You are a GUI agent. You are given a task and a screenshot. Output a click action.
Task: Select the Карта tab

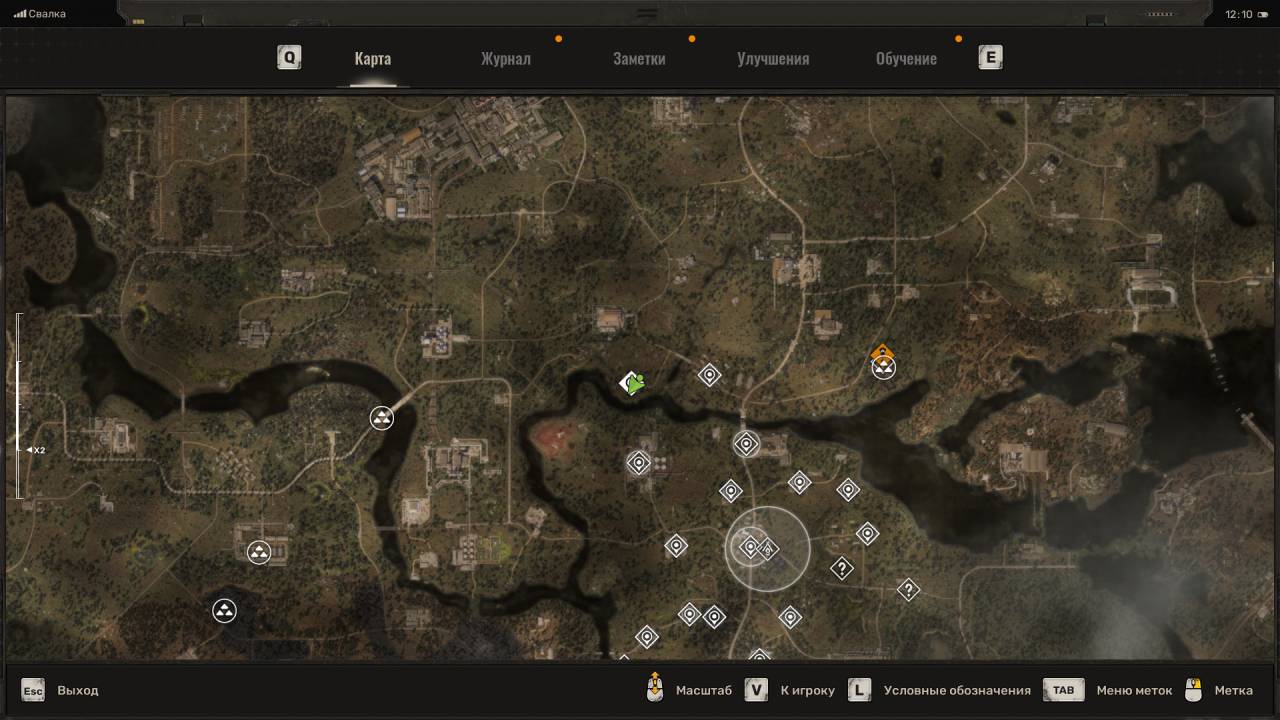pyautogui.click(x=372, y=58)
